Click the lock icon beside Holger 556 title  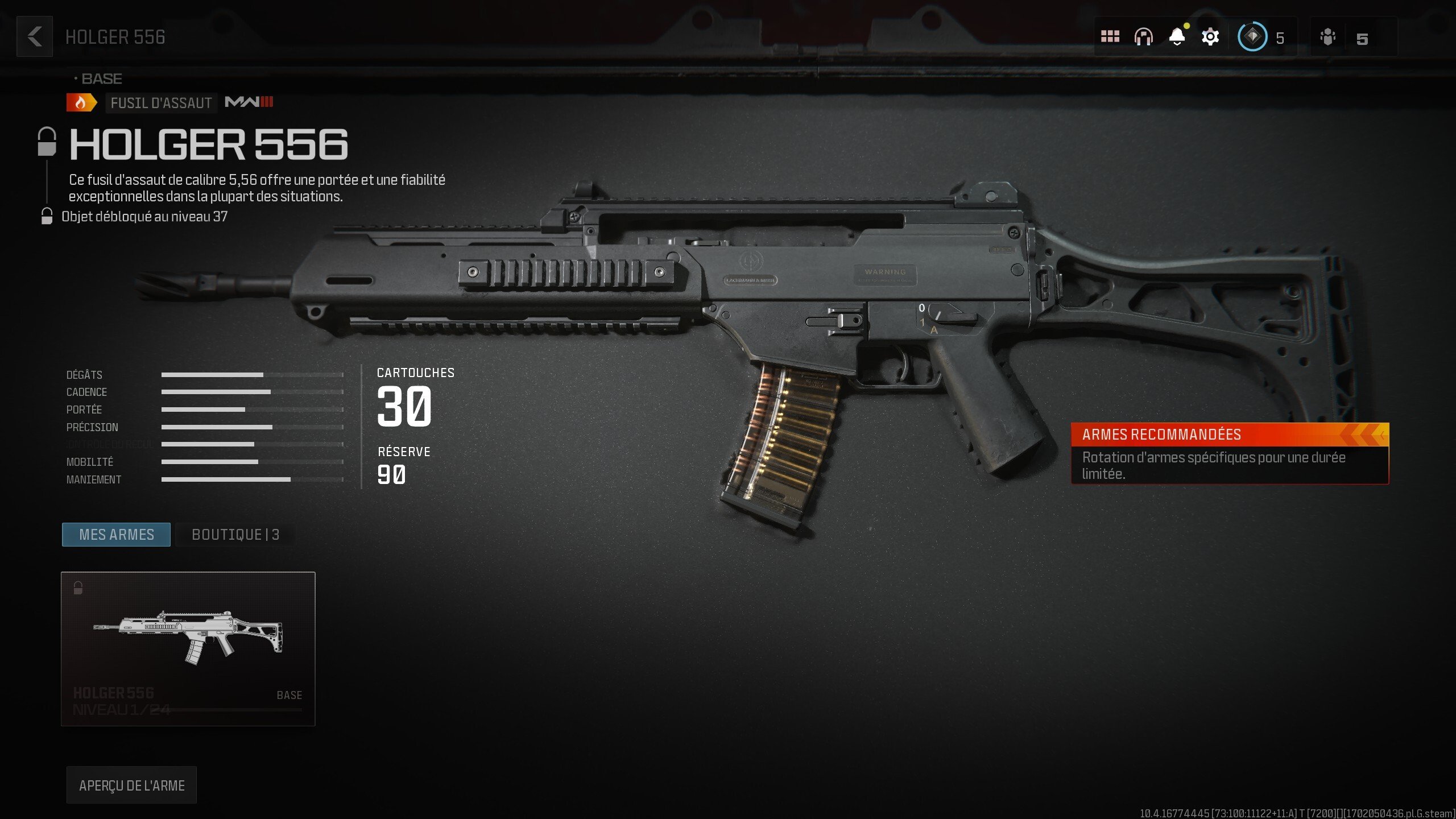(47, 143)
